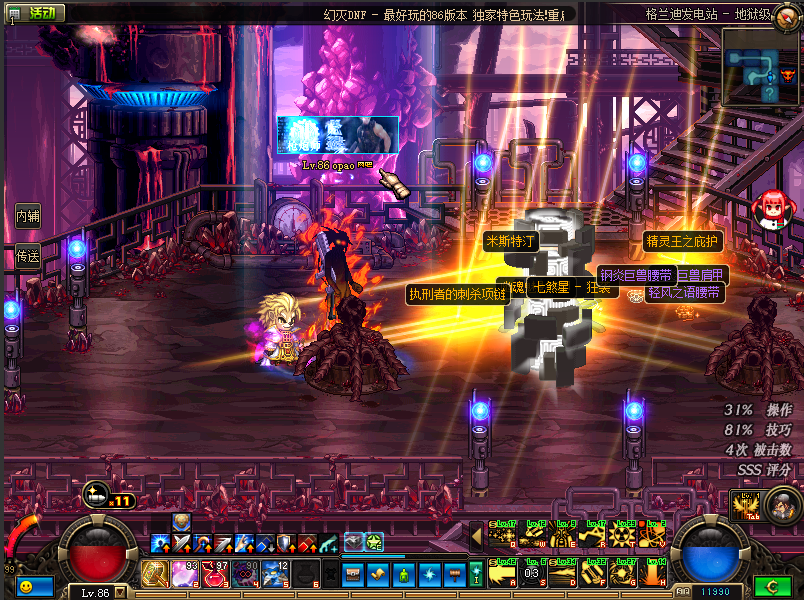This screenshot has width=804, height=600.
Task: Click the skill bar expand arrow
Action: [475, 537]
